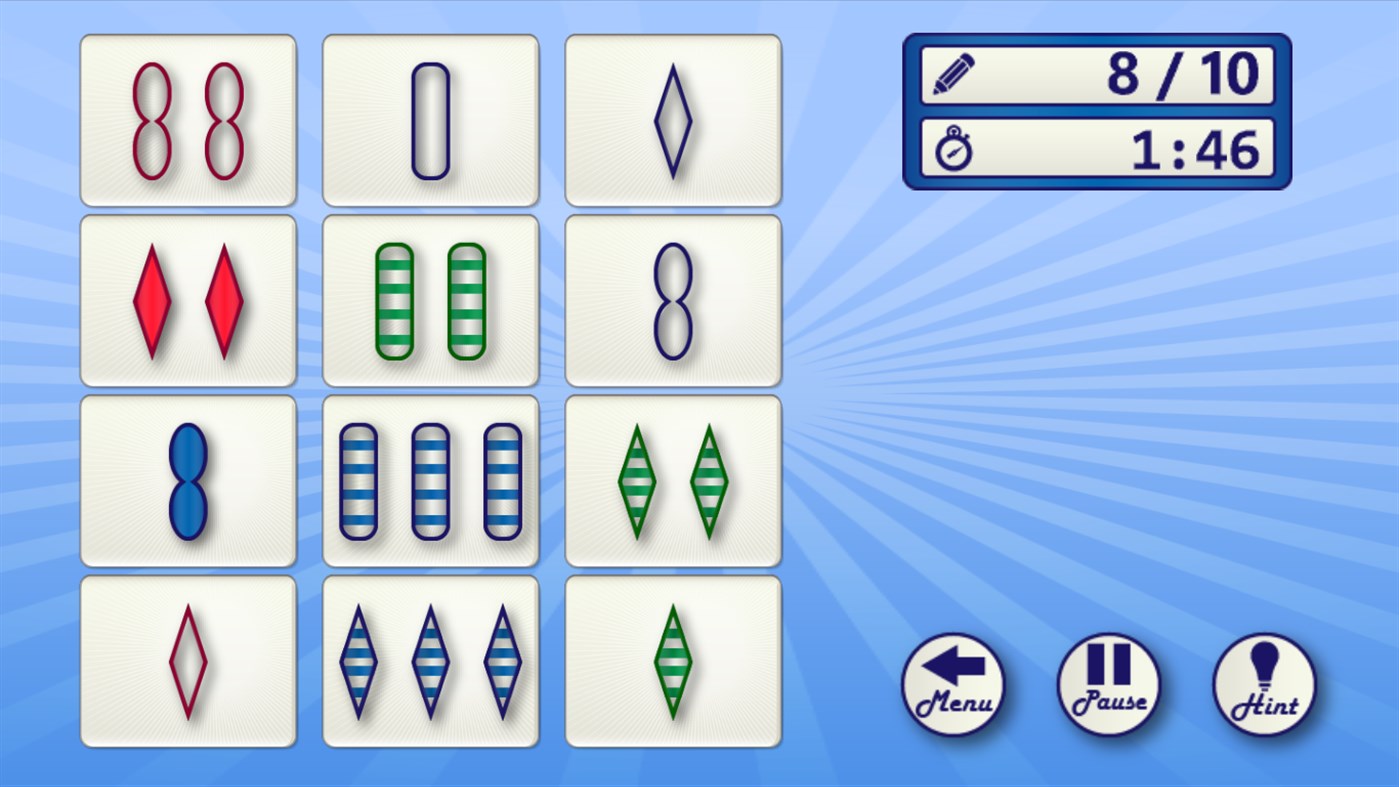Select the single red outlined diamond card
This screenshot has width=1399, height=787.
(188, 660)
